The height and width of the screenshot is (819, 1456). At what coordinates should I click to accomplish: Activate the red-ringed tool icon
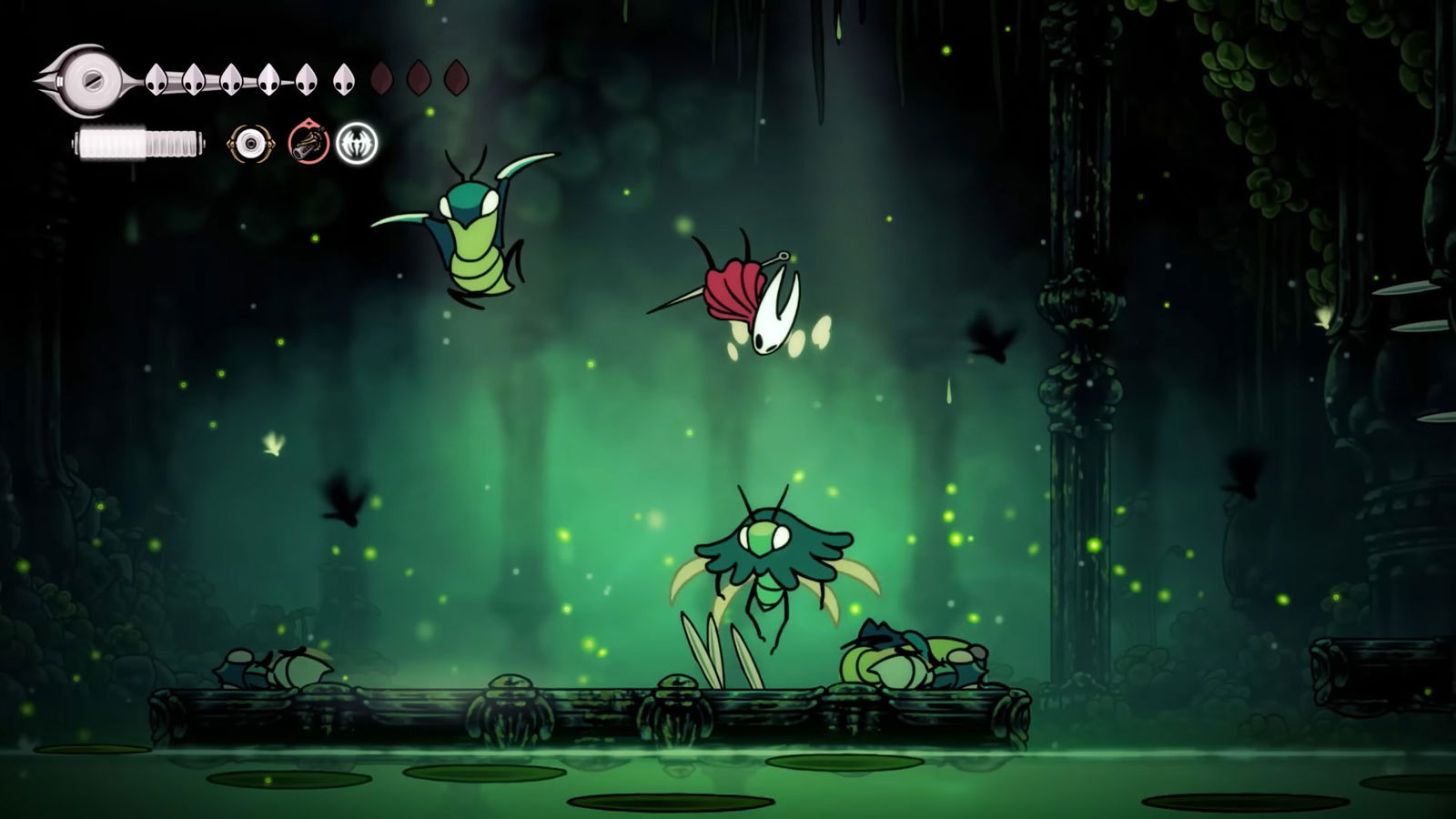[308, 144]
